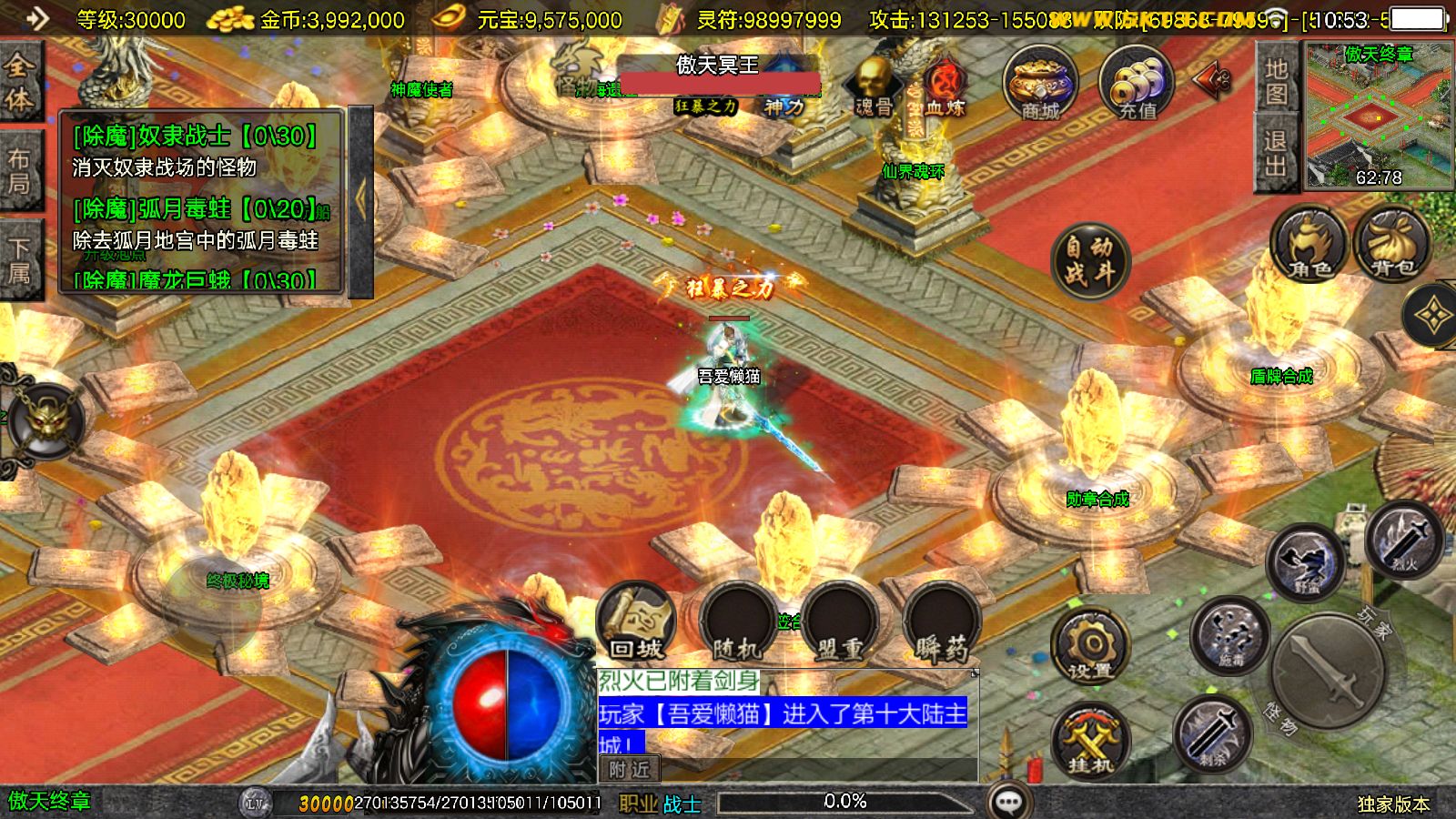Viewport: 1456px width, 819px height.
Task: Click the 地图 map button
Action: tap(1276, 80)
